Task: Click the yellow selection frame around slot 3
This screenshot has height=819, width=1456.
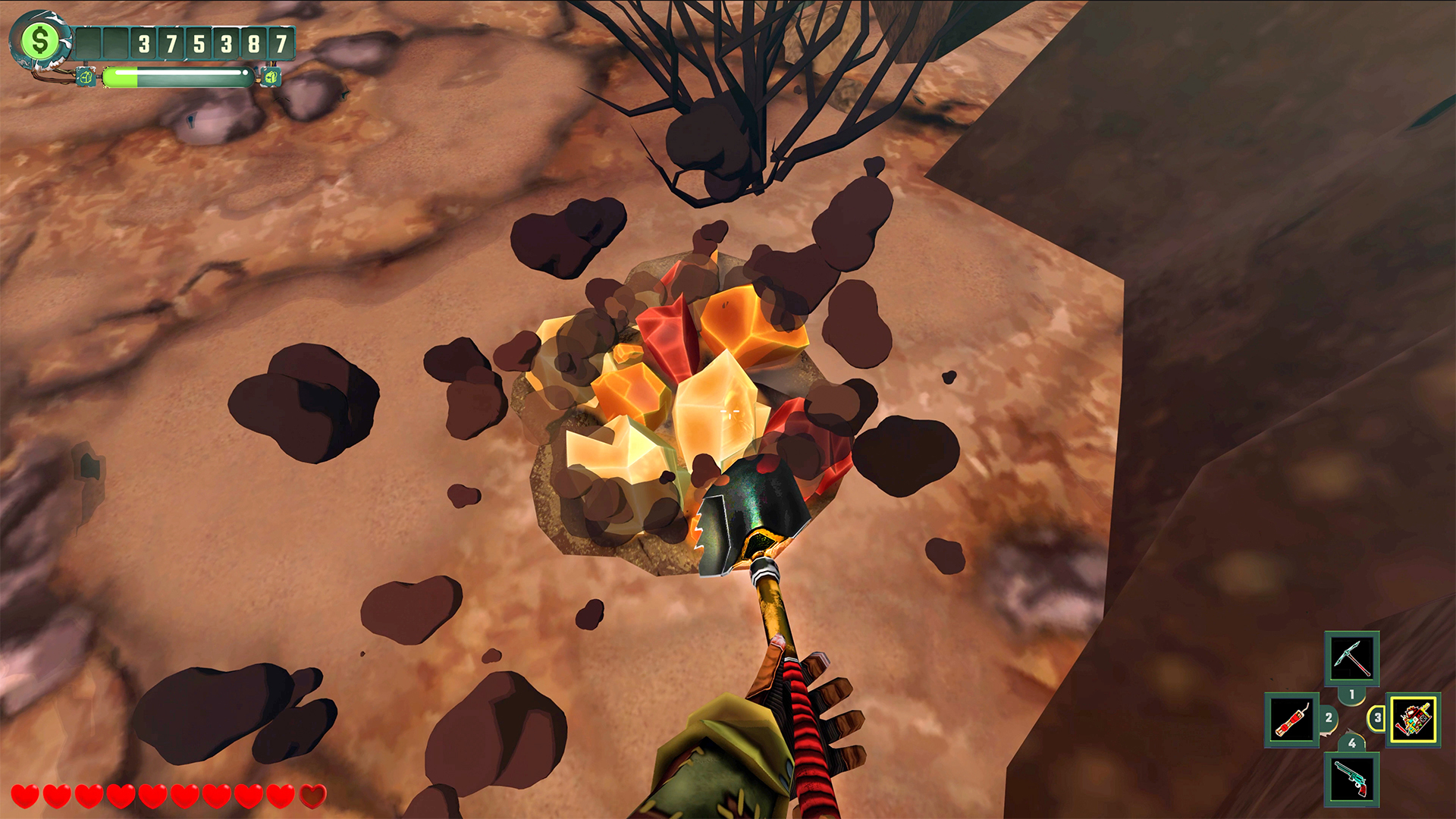Action: [1414, 696]
